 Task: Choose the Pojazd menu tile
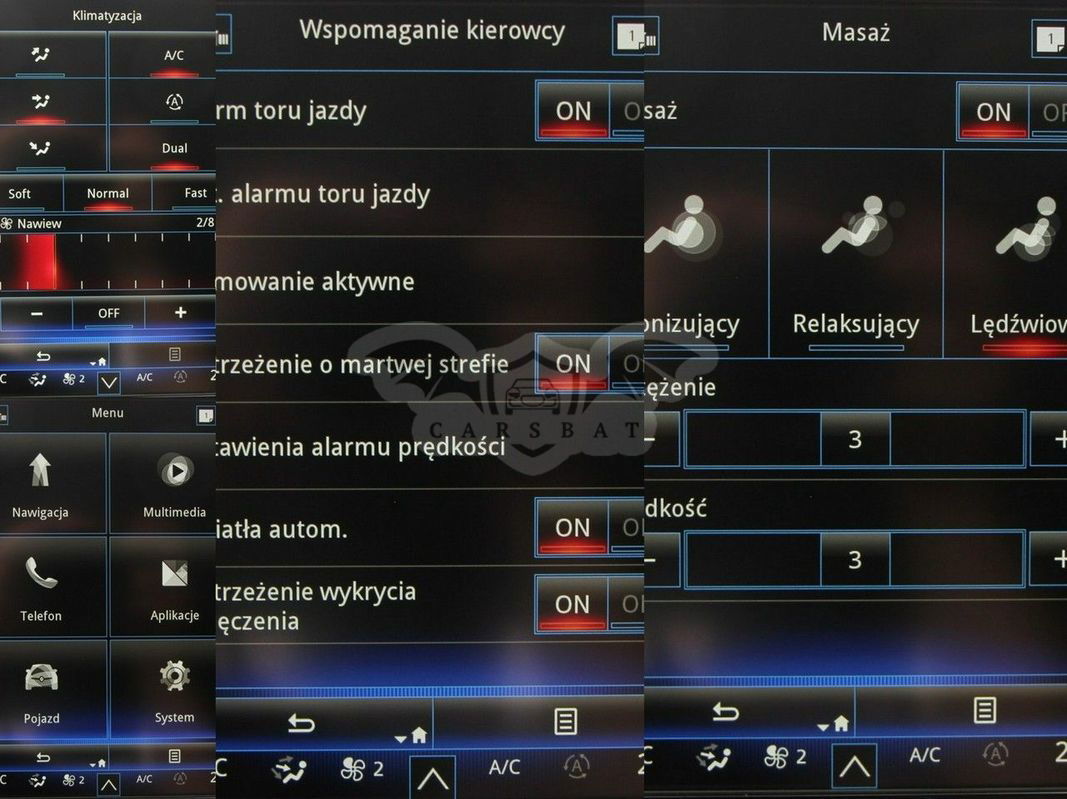(x=41, y=690)
